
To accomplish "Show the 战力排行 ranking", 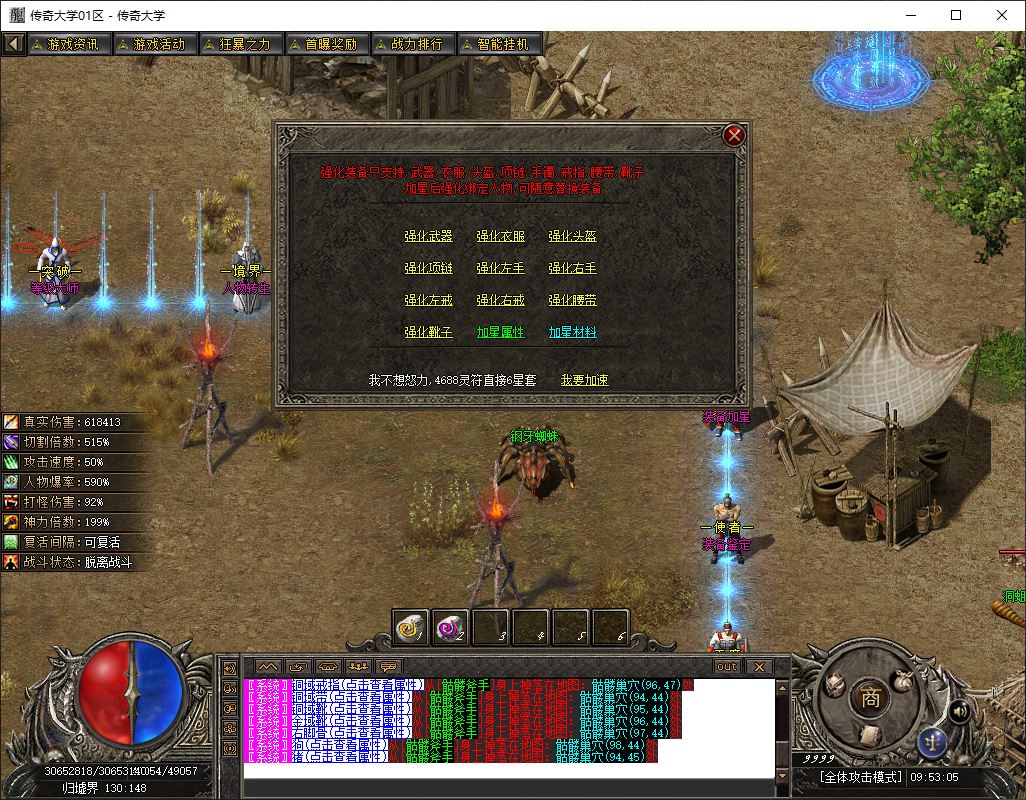I will click(x=414, y=44).
